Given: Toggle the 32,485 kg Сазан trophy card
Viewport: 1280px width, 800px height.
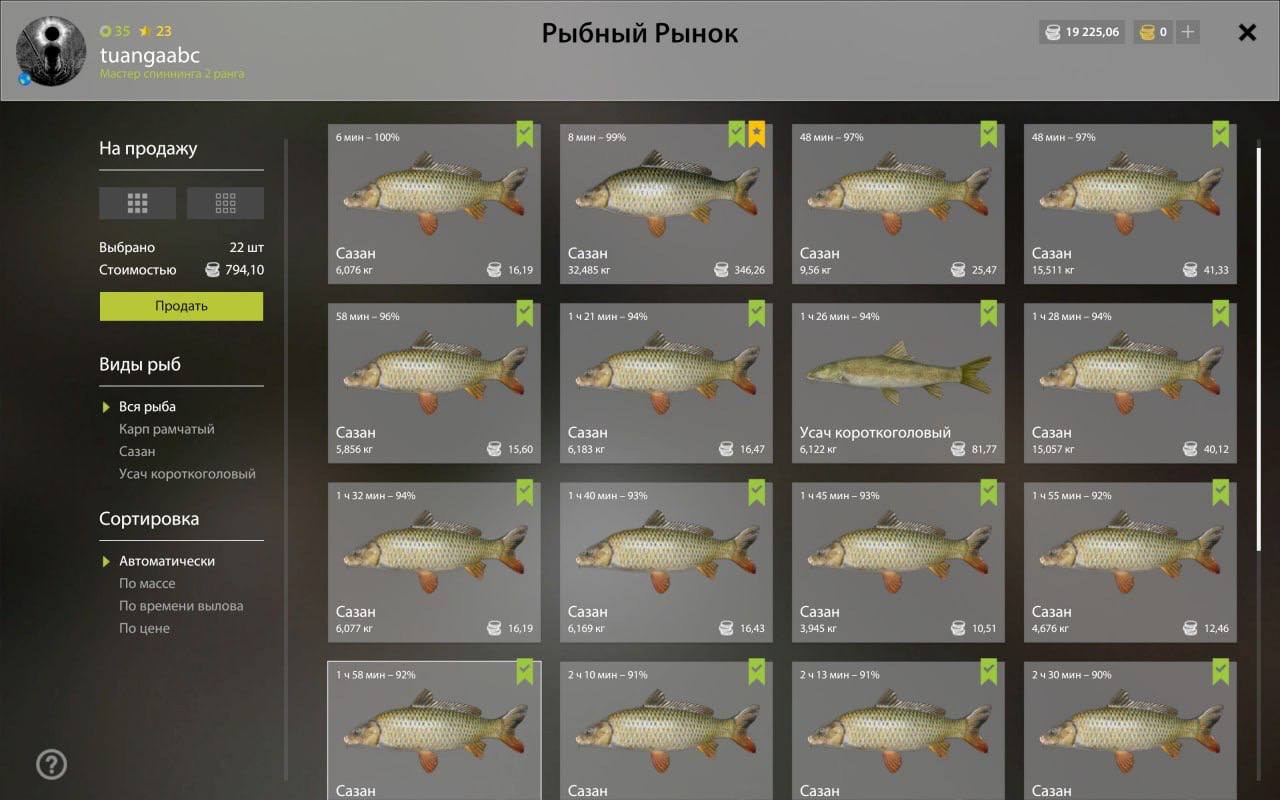Looking at the screenshot, I should (x=666, y=204).
